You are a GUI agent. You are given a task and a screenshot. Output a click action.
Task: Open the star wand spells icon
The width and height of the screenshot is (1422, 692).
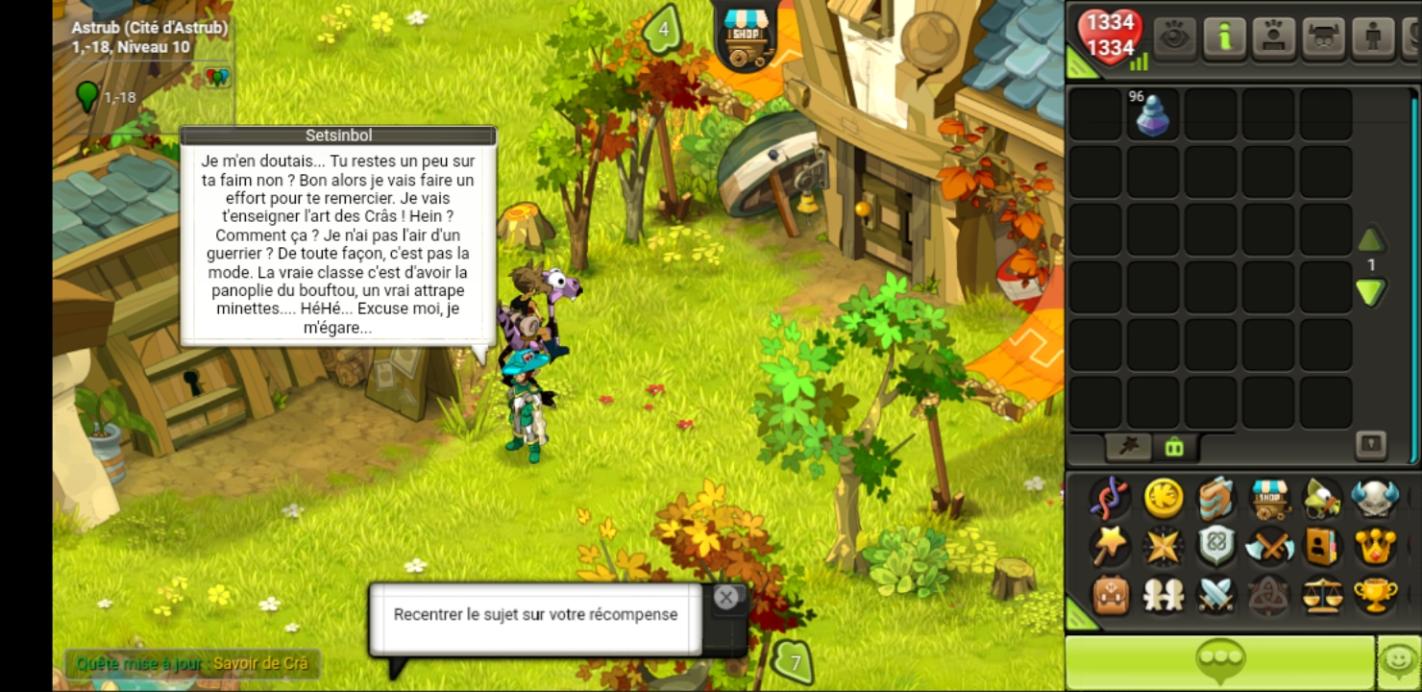[x=1110, y=547]
